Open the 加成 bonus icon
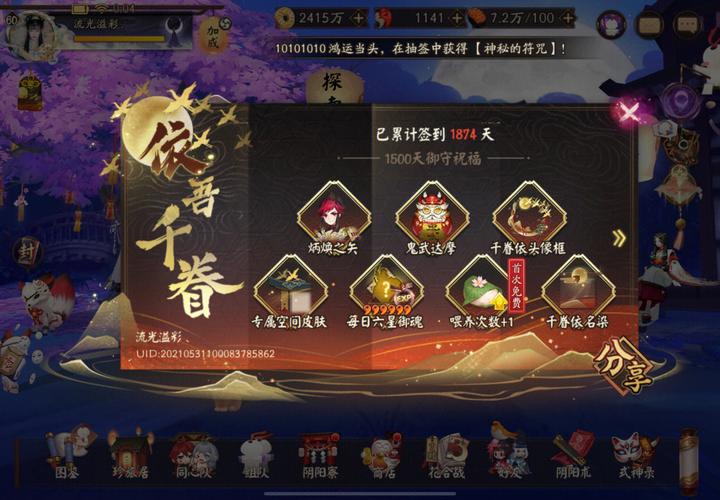 point(212,35)
